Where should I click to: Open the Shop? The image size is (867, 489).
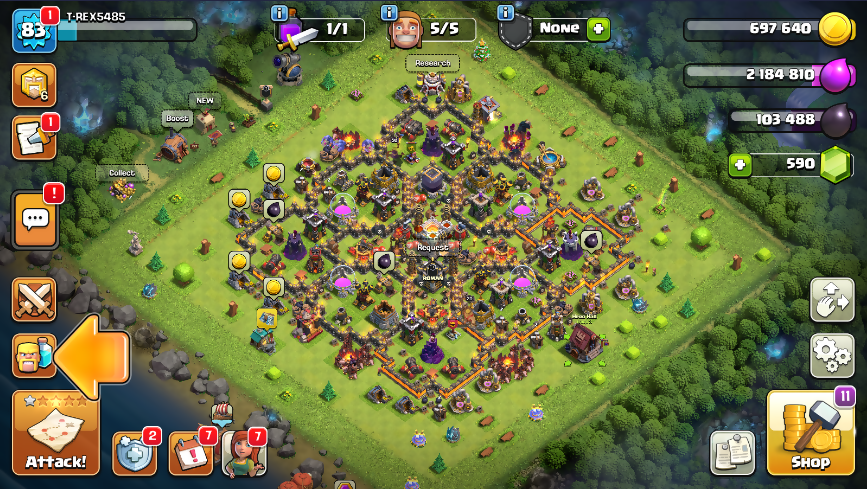tap(809, 432)
